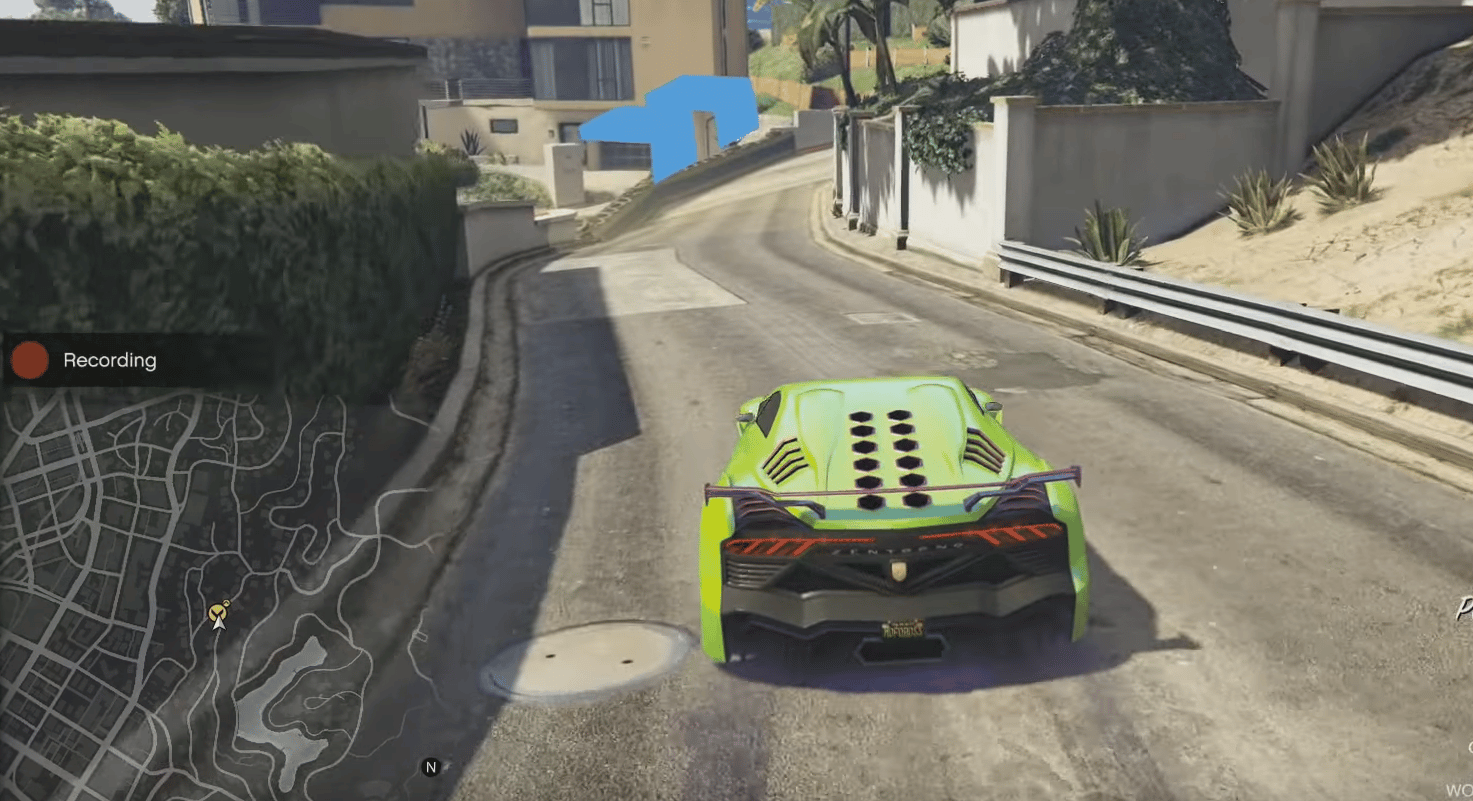
Task: Click the Recording overlay banner
Action: (110, 360)
